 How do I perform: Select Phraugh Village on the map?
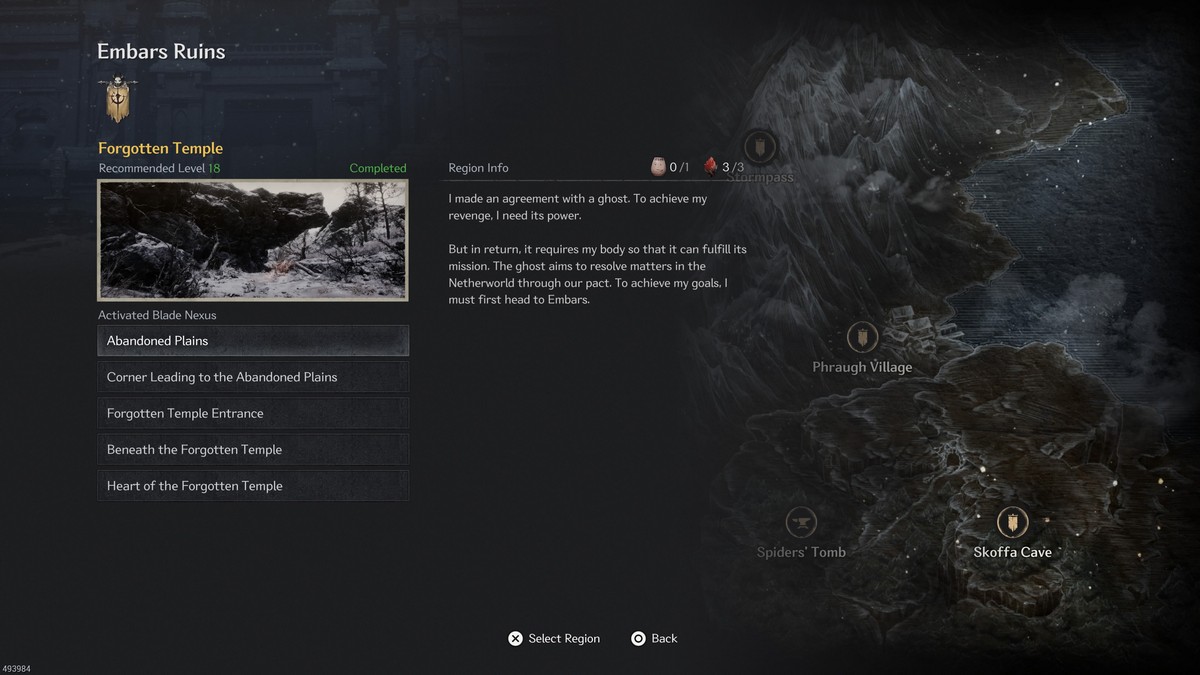click(862, 338)
